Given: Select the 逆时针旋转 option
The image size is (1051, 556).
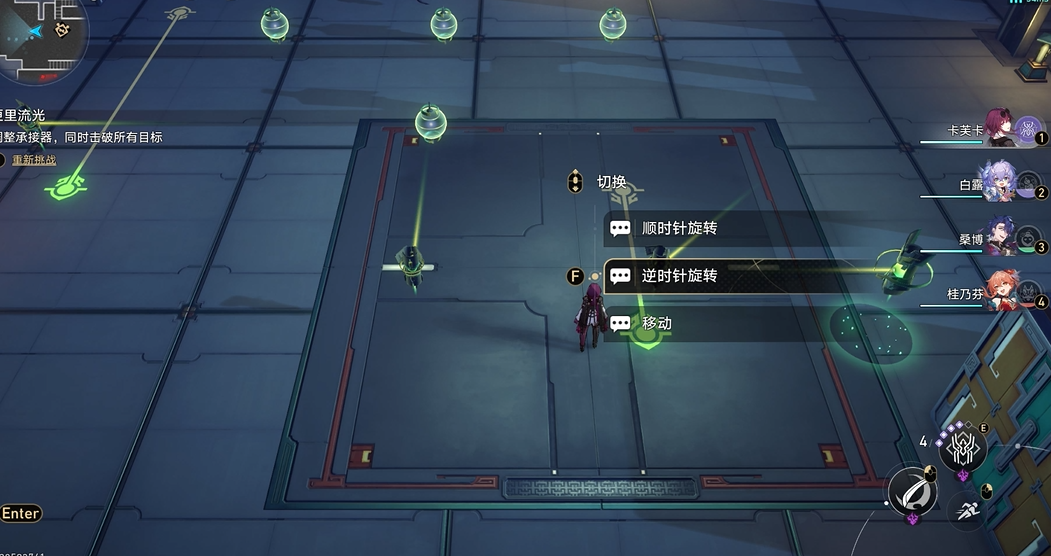Looking at the screenshot, I should [x=680, y=275].
